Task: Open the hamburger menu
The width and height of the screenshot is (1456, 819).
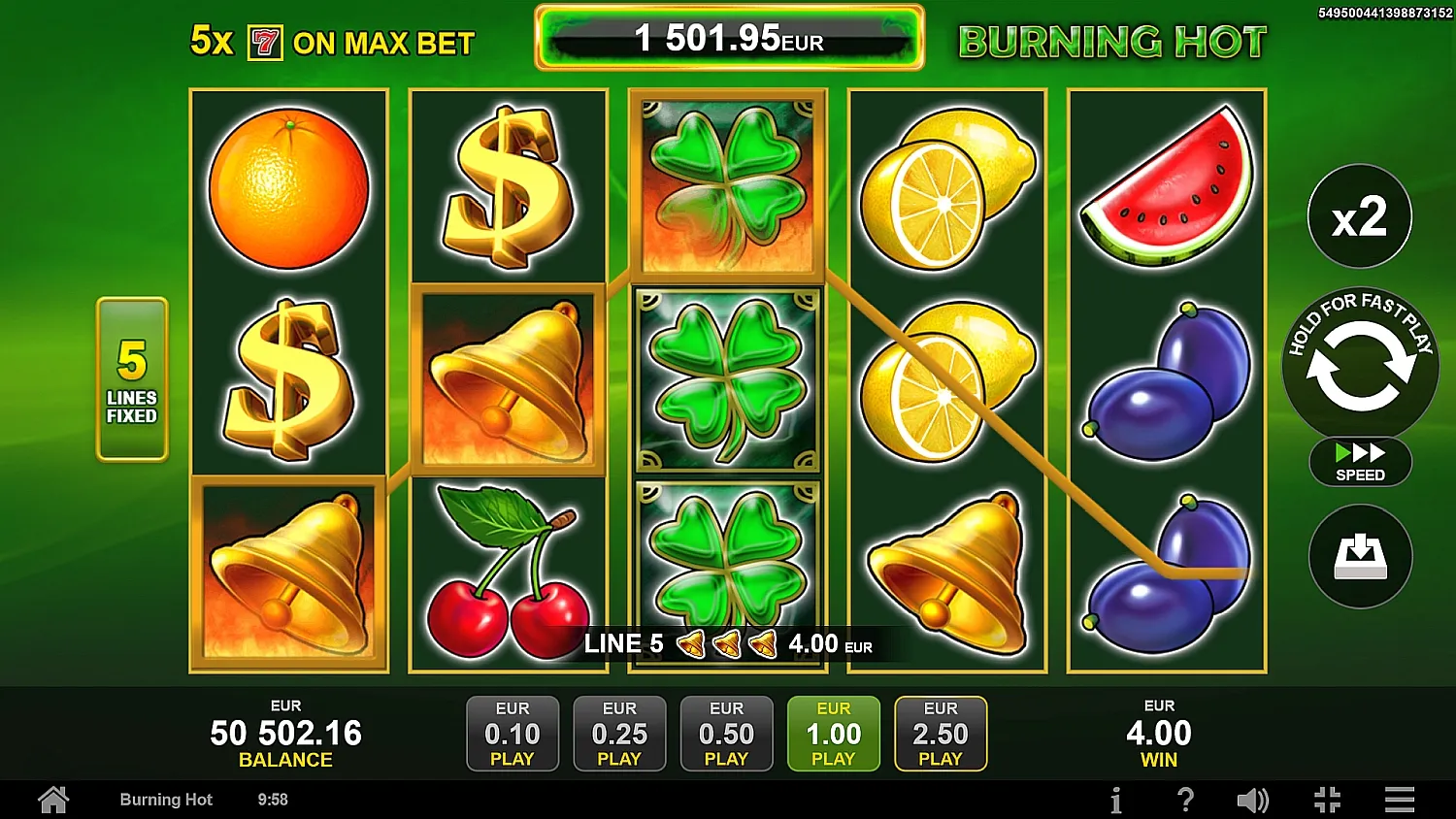Action: pyautogui.click(x=1399, y=800)
